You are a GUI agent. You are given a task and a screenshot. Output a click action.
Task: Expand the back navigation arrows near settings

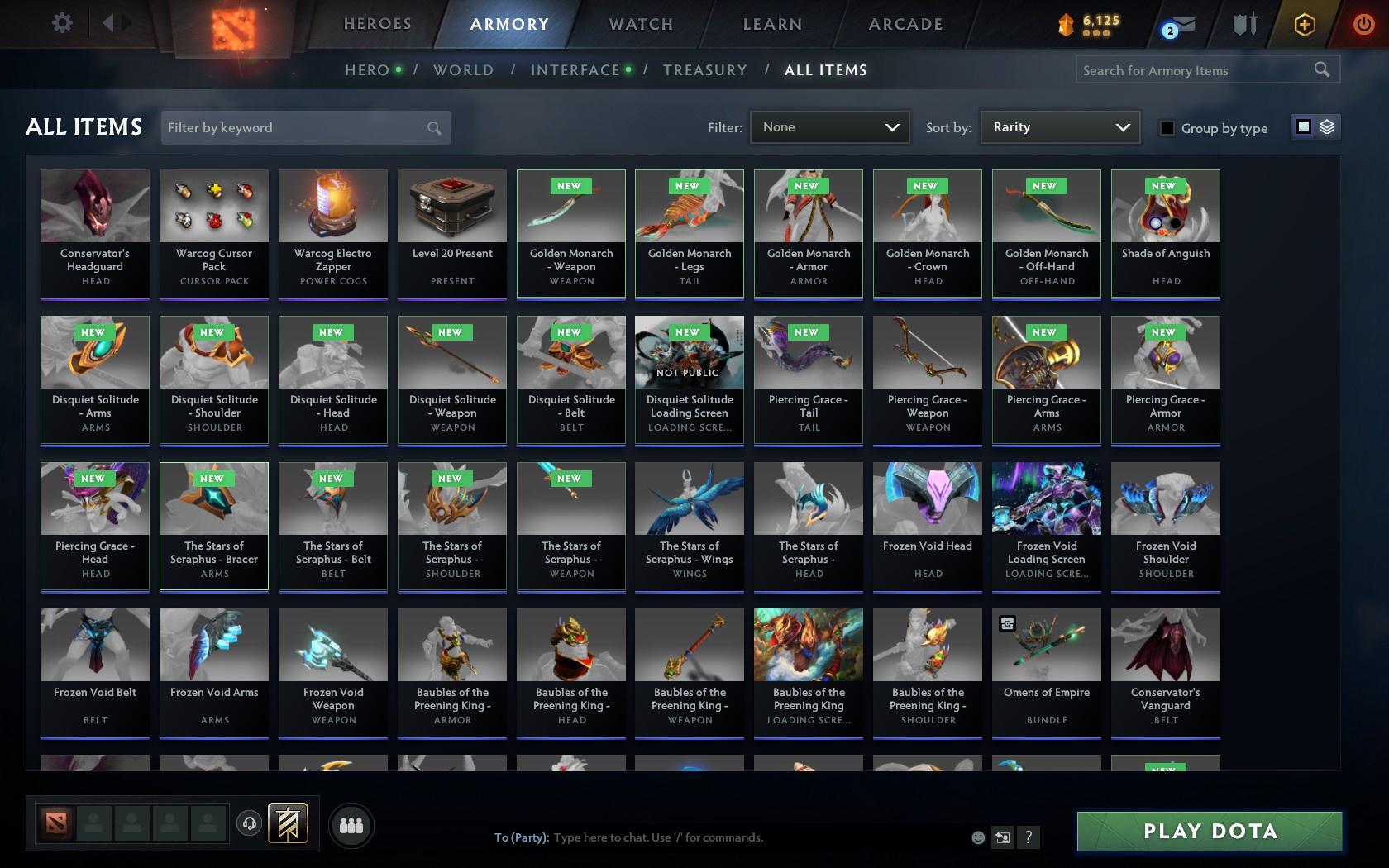pyautogui.click(x=110, y=22)
